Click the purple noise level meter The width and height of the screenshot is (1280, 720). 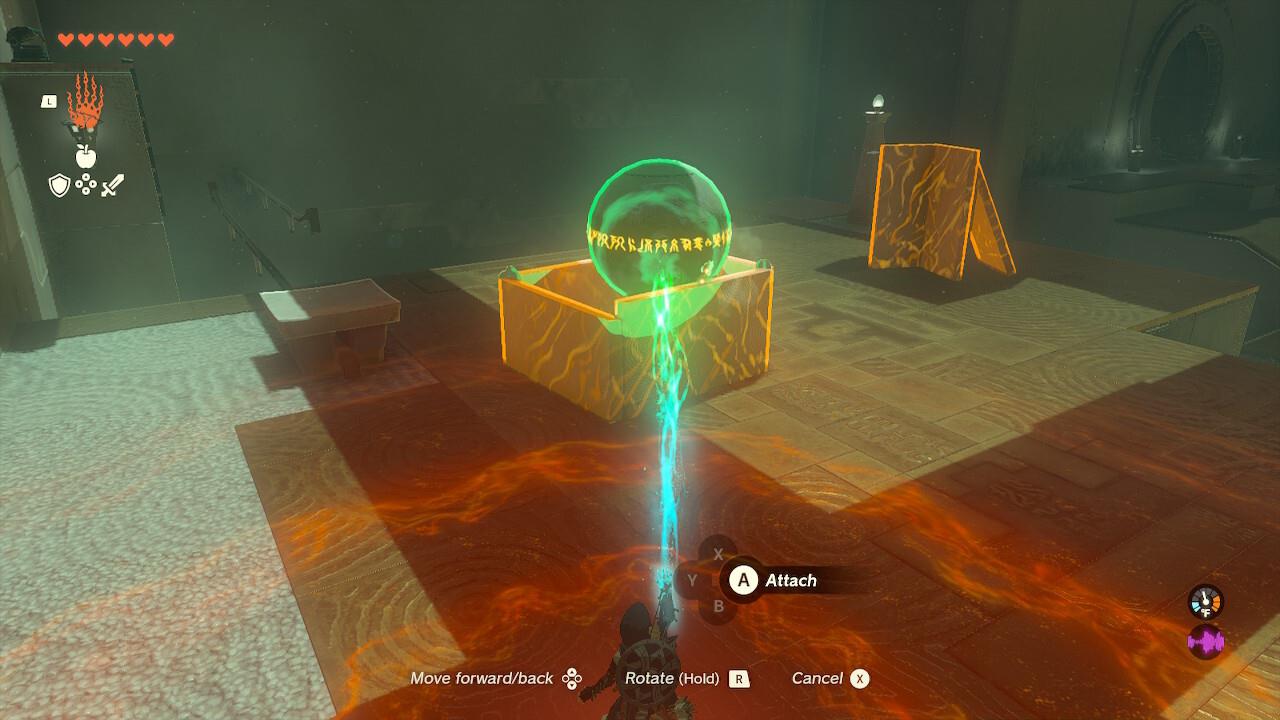click(x=1206, y=639)
